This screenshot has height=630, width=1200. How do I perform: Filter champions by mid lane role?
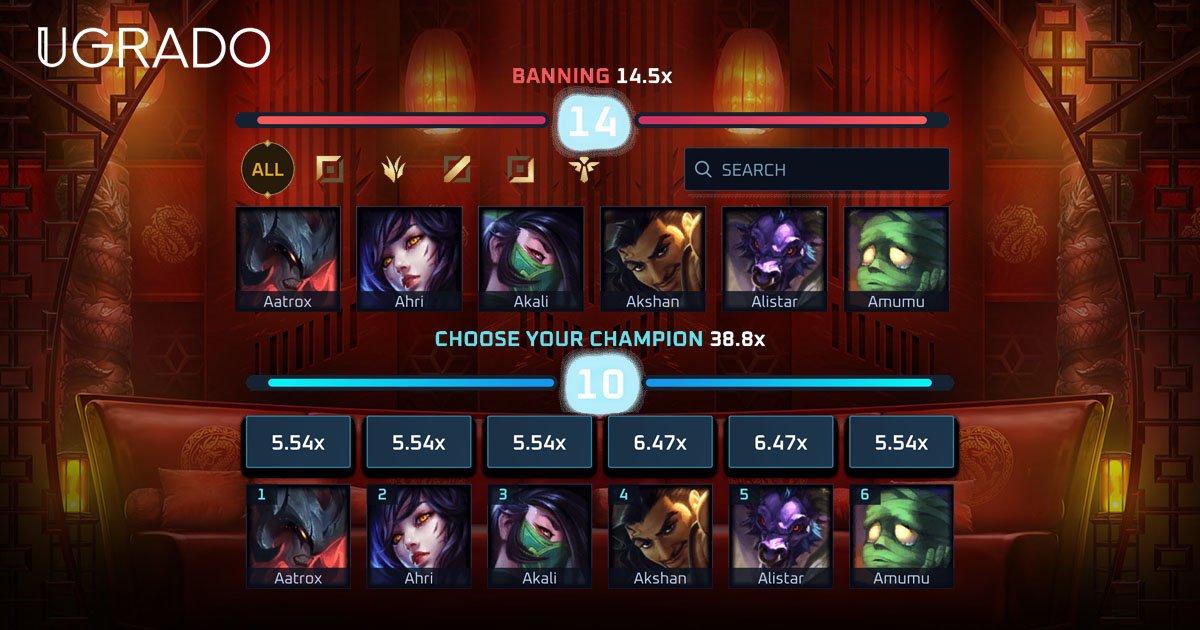456,169
